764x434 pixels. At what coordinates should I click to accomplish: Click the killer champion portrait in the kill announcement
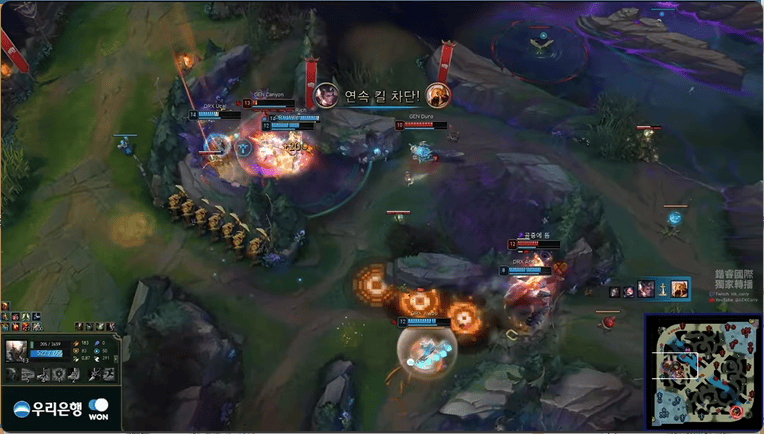coord(325,95)
